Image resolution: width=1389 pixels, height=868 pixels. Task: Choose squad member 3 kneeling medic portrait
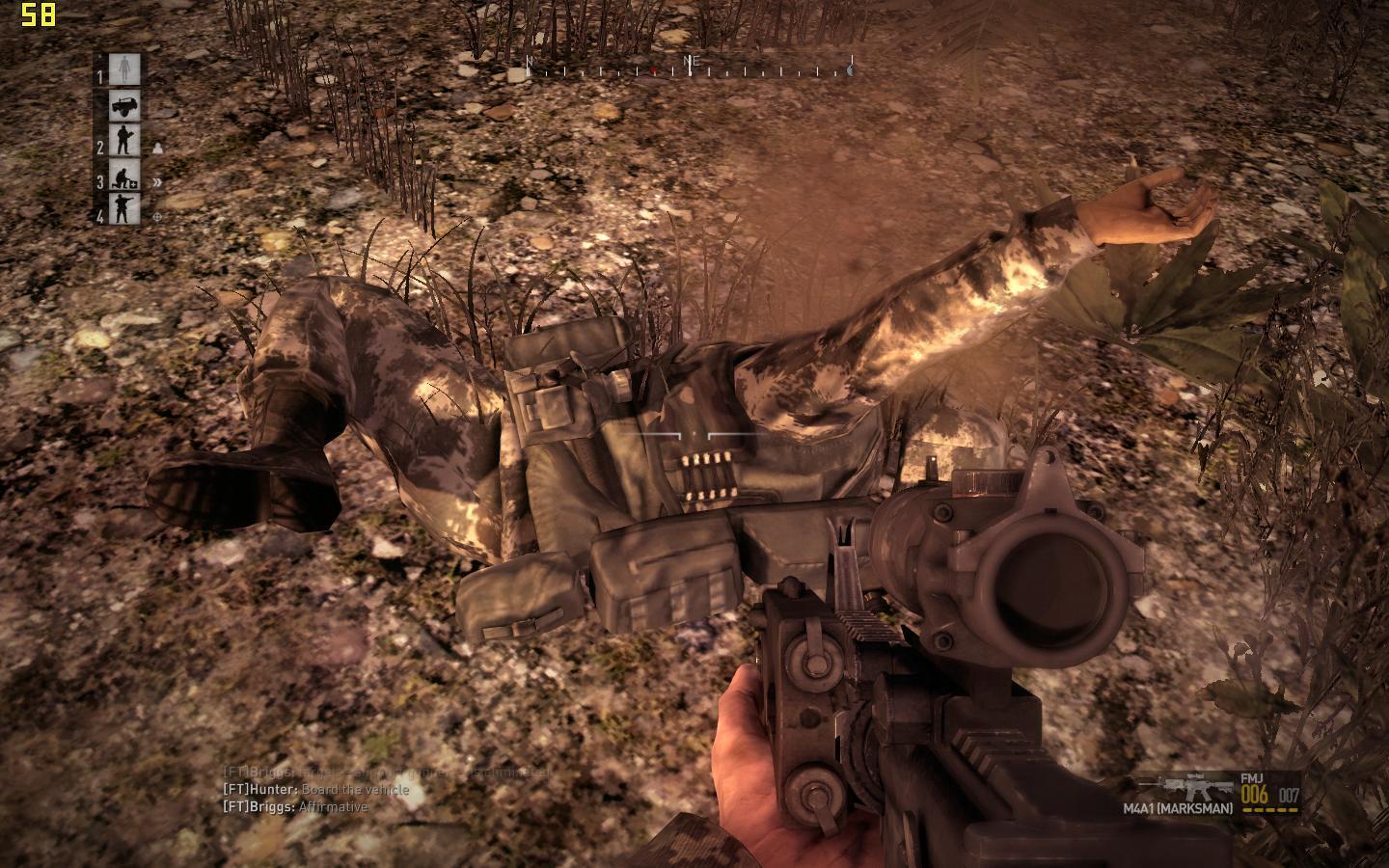tap(123, 176)
